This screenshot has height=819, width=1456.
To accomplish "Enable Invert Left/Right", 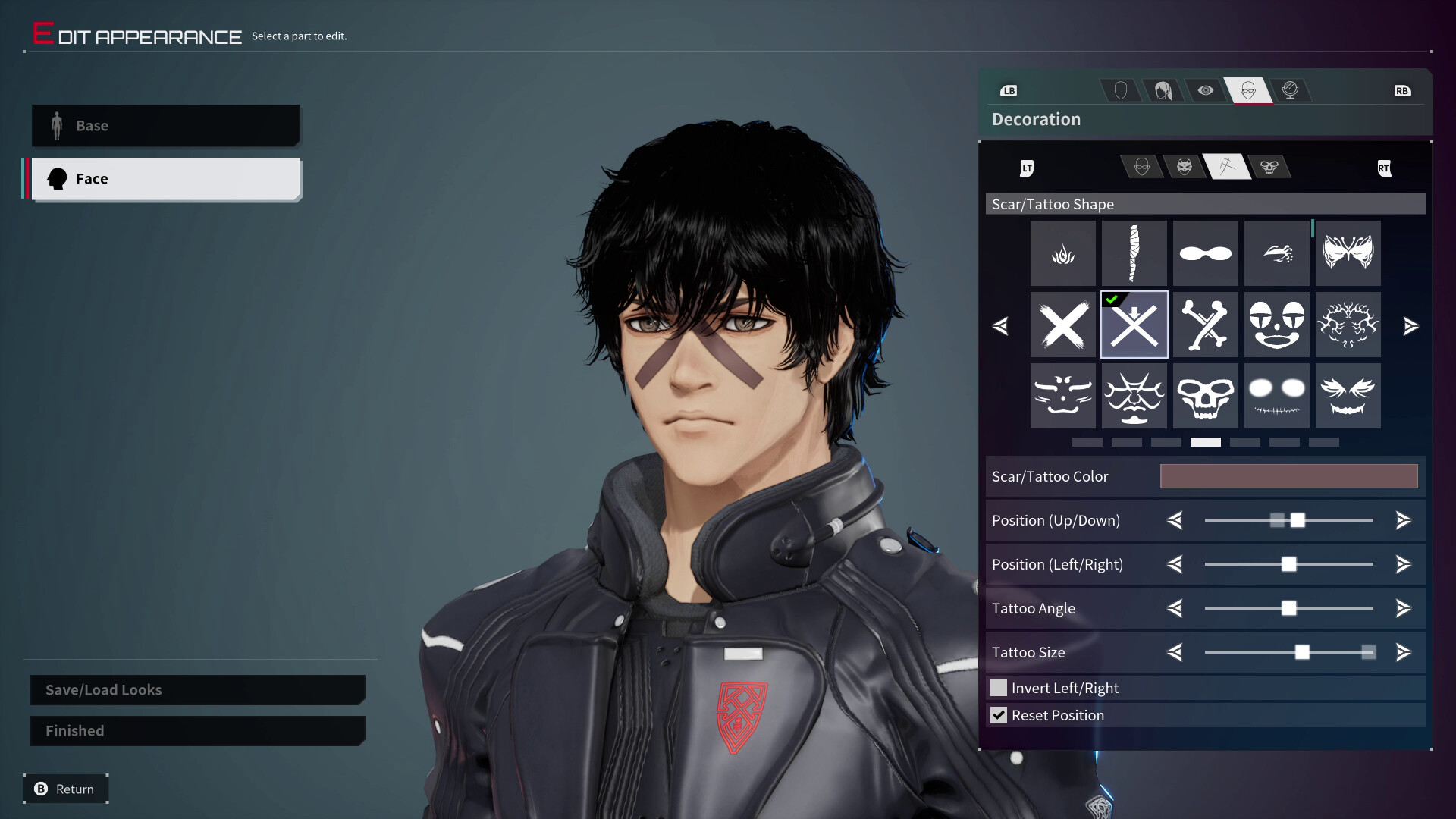I will (x=998, y=687).
